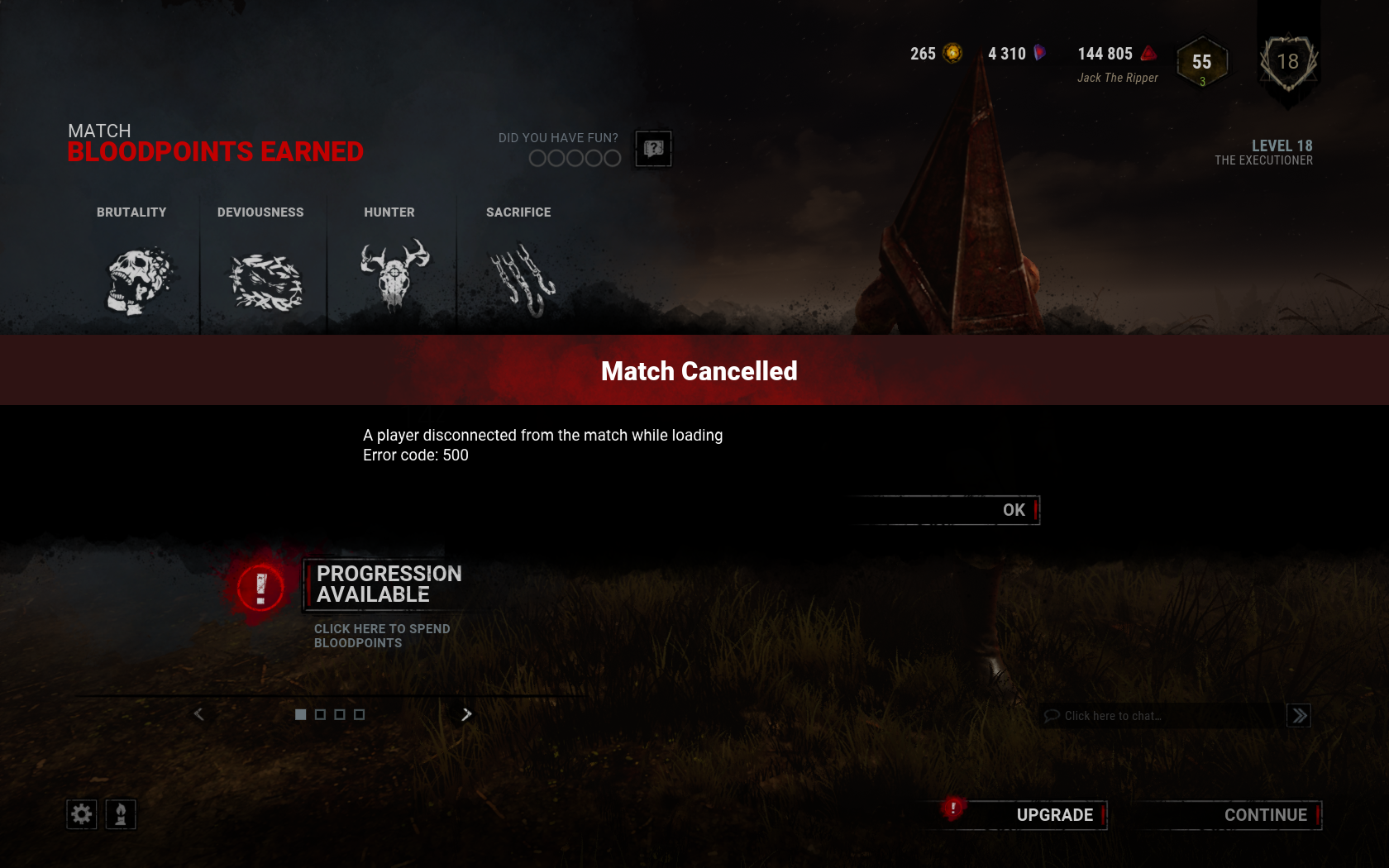Select the first fun rating circle

click(x=537, y=158)
